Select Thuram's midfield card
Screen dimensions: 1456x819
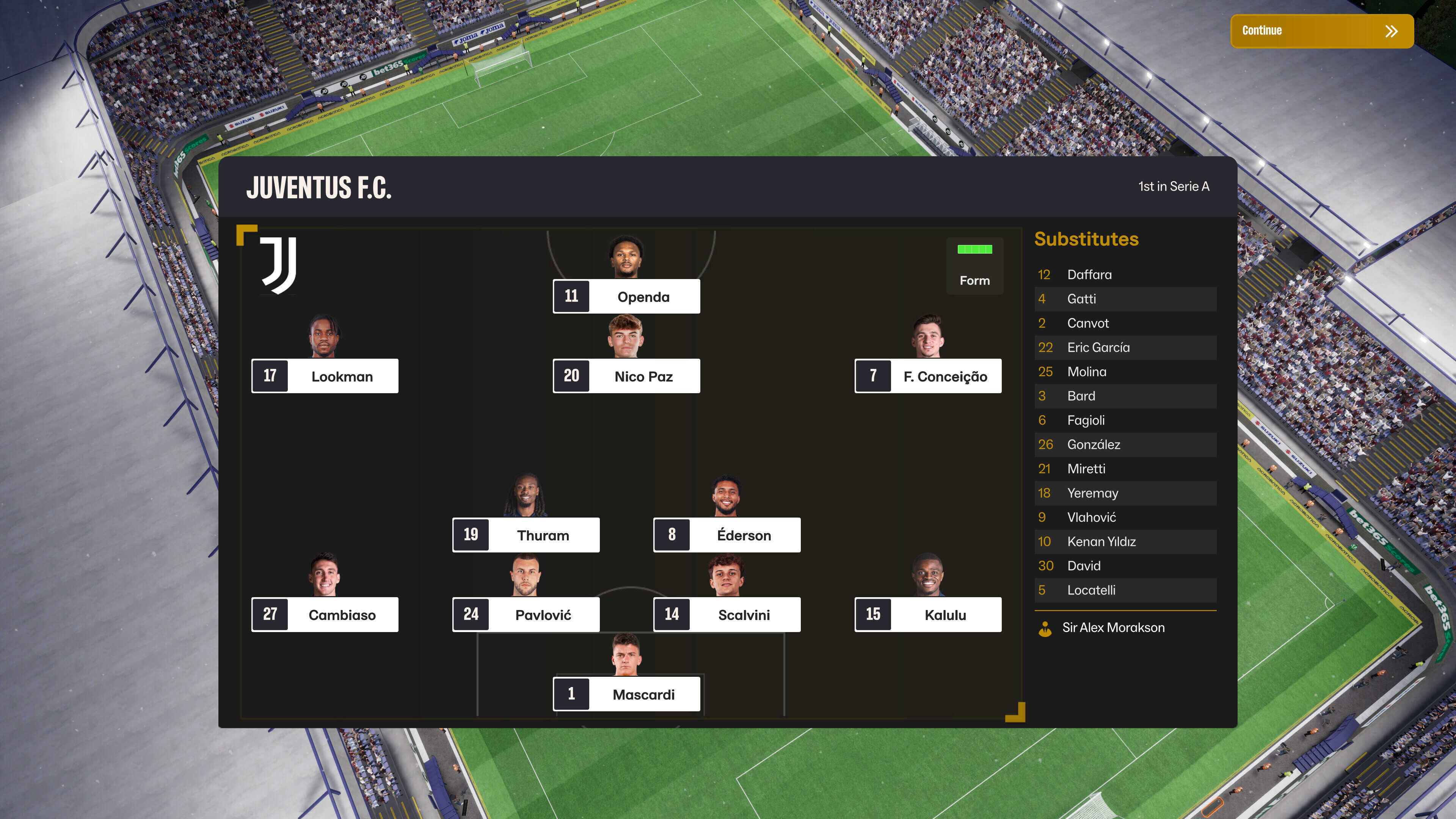pyautogui.click(x=526, y=535)
